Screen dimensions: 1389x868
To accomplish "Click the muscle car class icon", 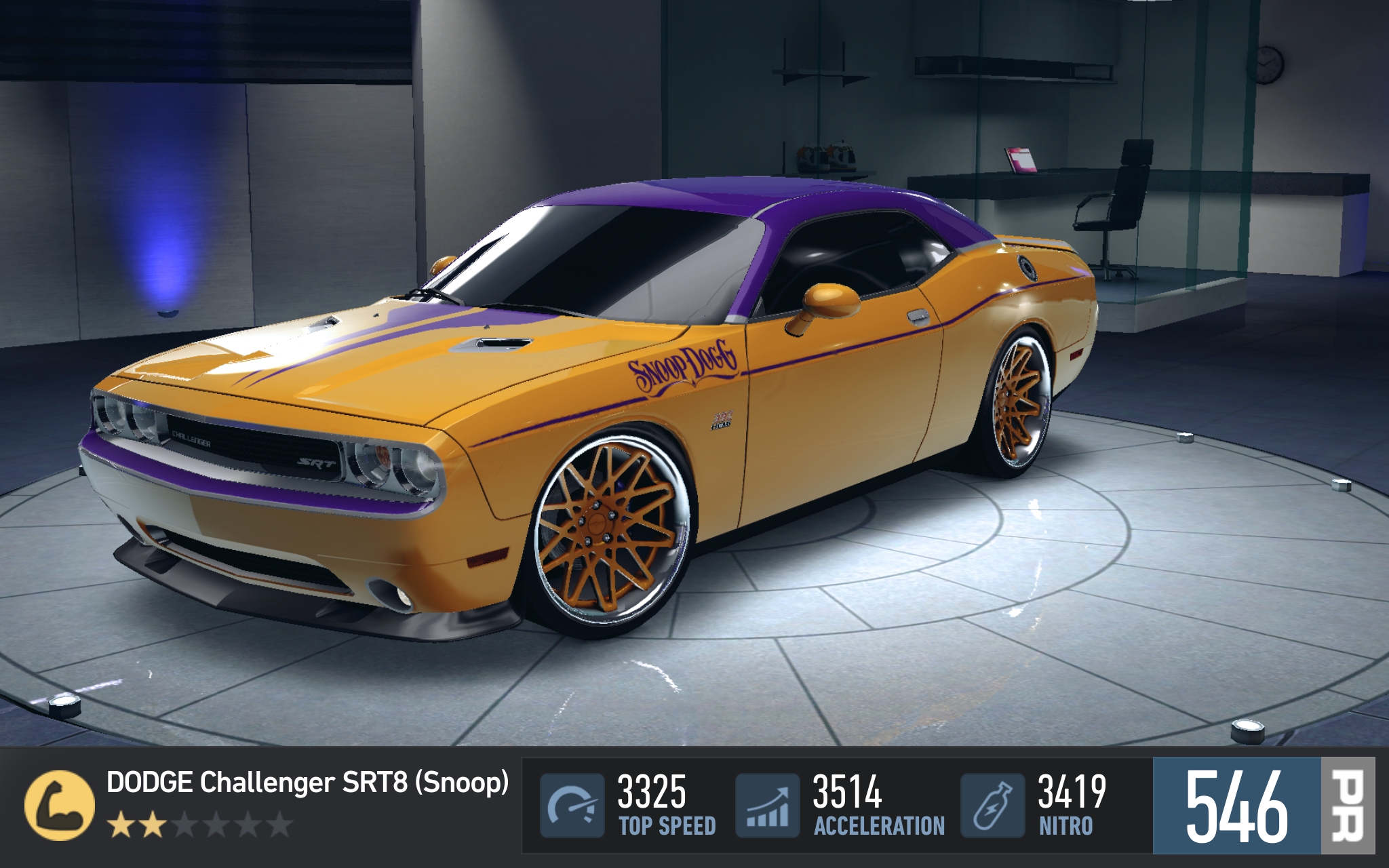I will pyautogui.click(x=60, y=805).
